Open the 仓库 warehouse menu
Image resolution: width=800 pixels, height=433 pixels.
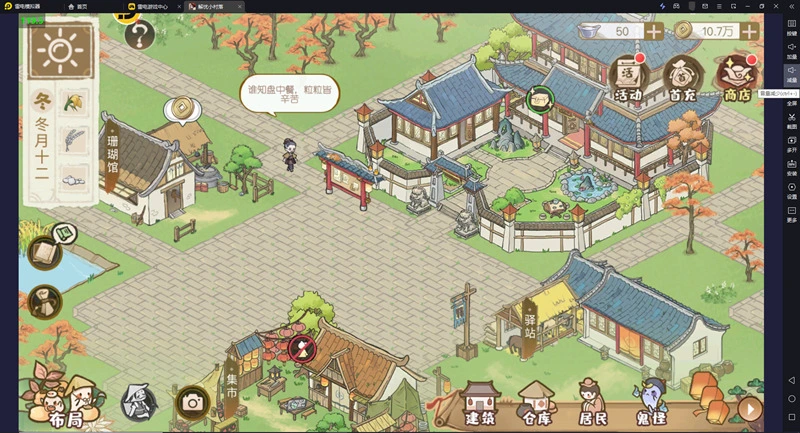click(x=535, y=402)
